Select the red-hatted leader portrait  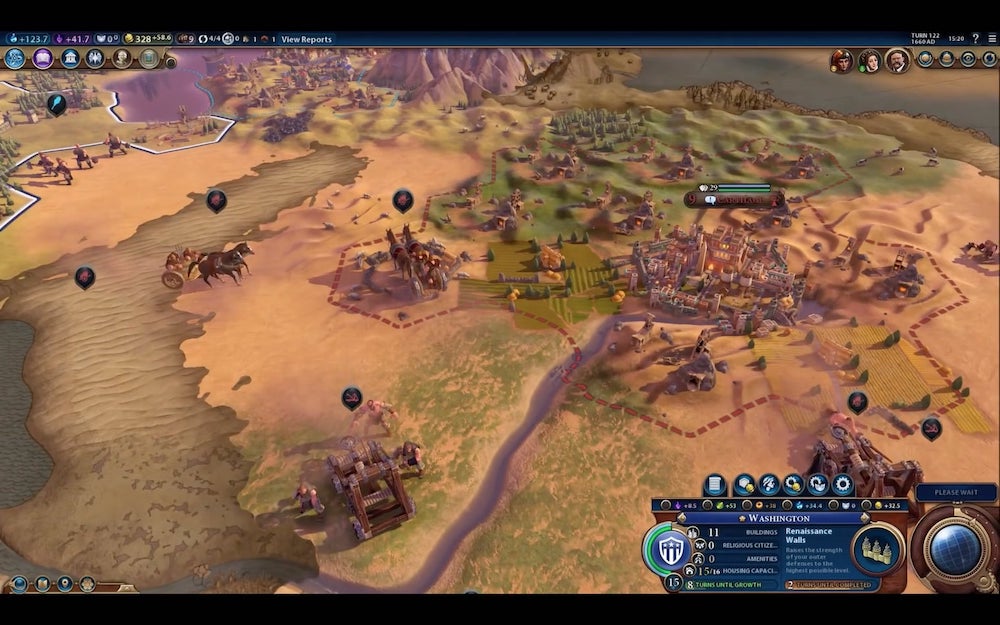pyautogui.click(x=841, y=60)
